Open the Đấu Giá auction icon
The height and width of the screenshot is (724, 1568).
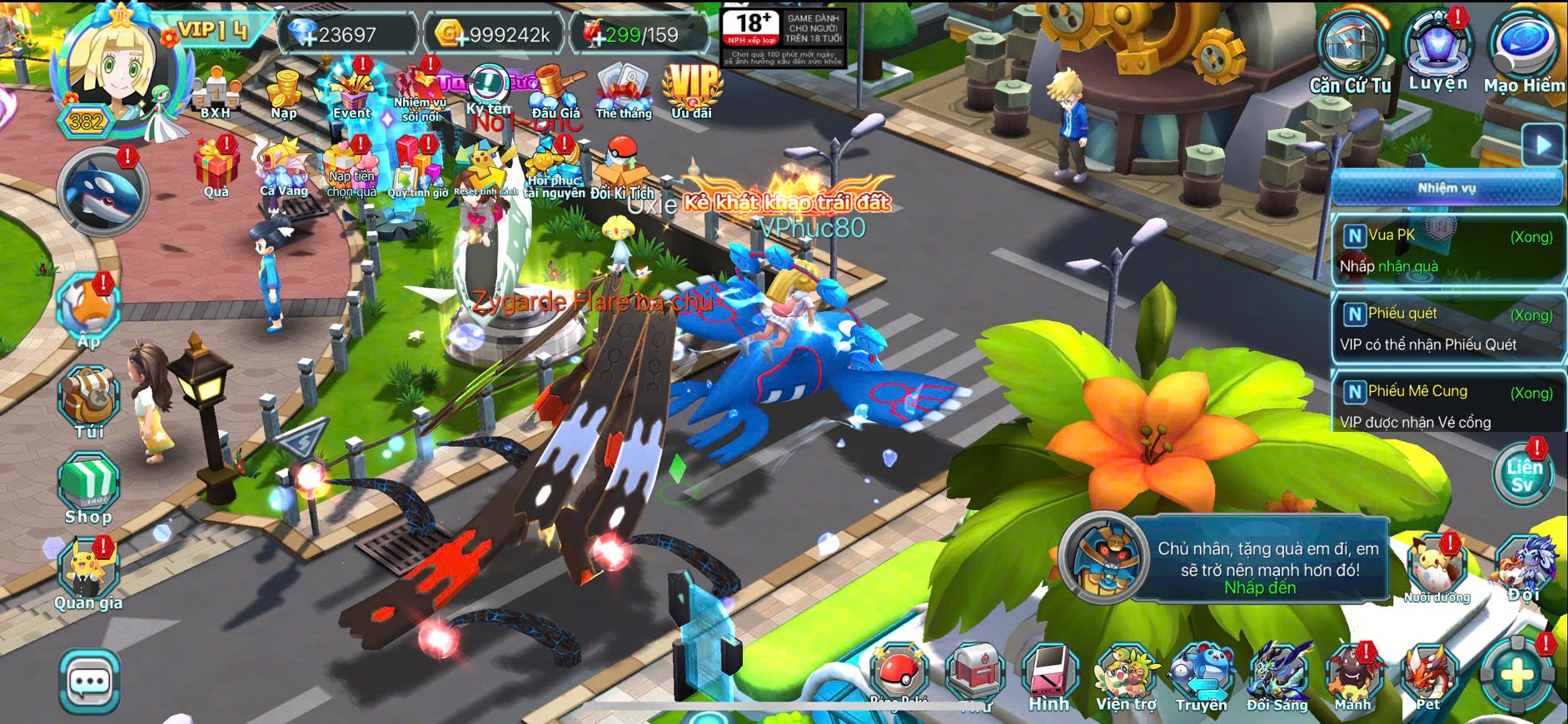[555, 92]
